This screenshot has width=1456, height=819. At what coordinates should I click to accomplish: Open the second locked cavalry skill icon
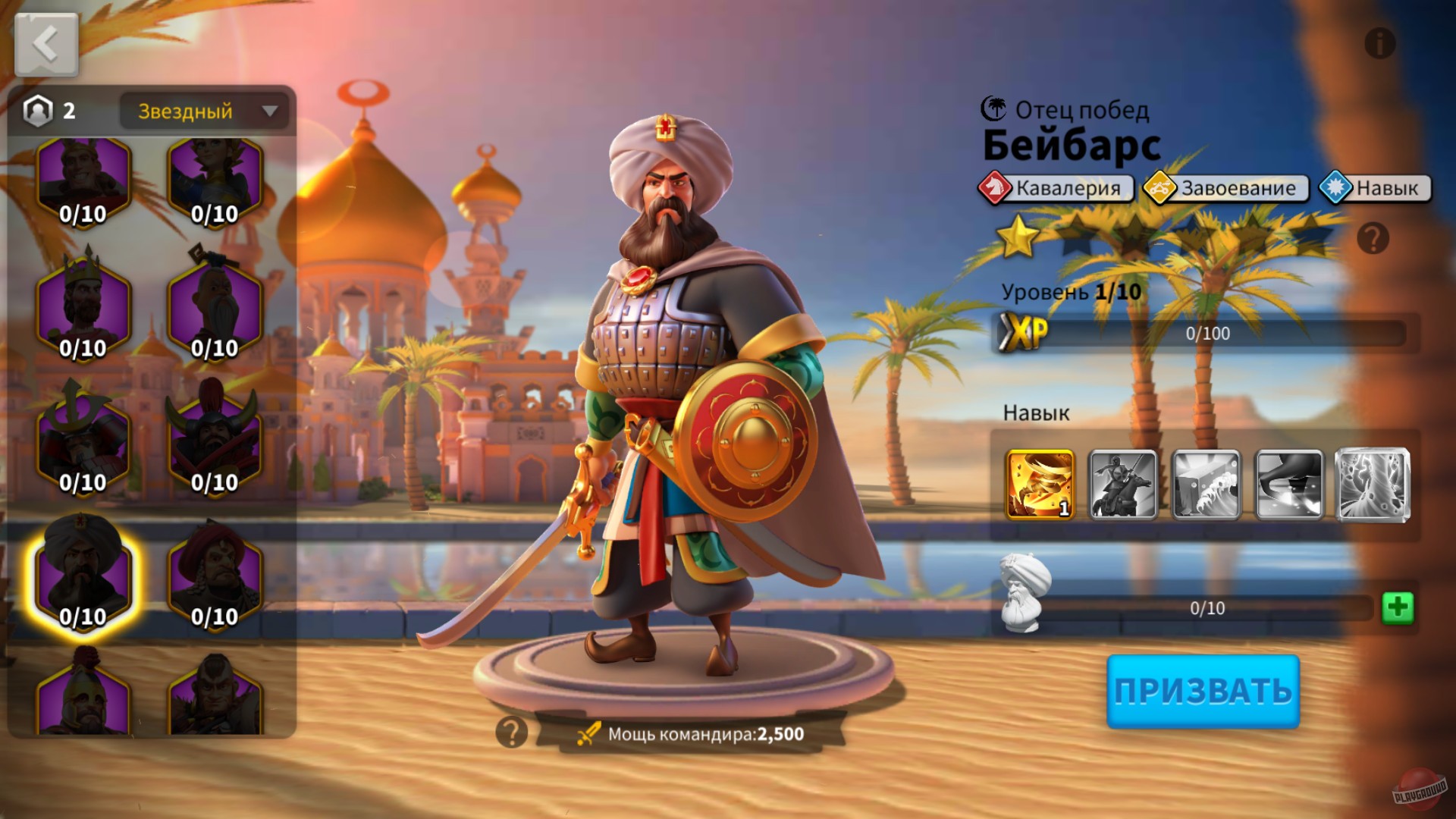click(1125, 485)
